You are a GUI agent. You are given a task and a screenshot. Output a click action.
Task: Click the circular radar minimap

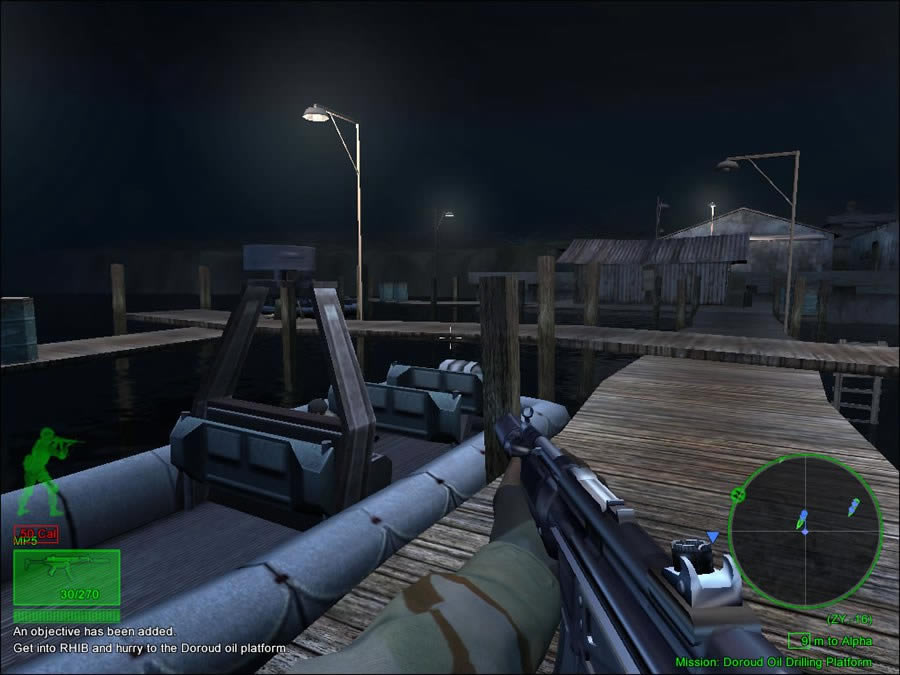tap(804, 530)
